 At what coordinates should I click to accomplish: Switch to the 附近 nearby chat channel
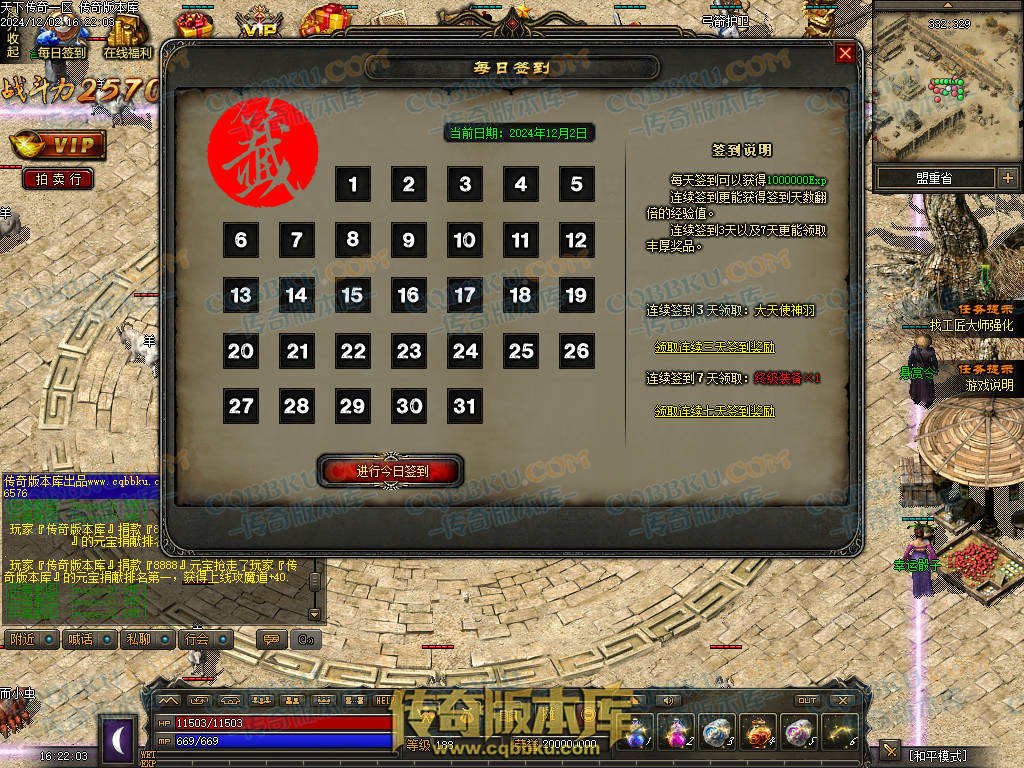(22, 639)
